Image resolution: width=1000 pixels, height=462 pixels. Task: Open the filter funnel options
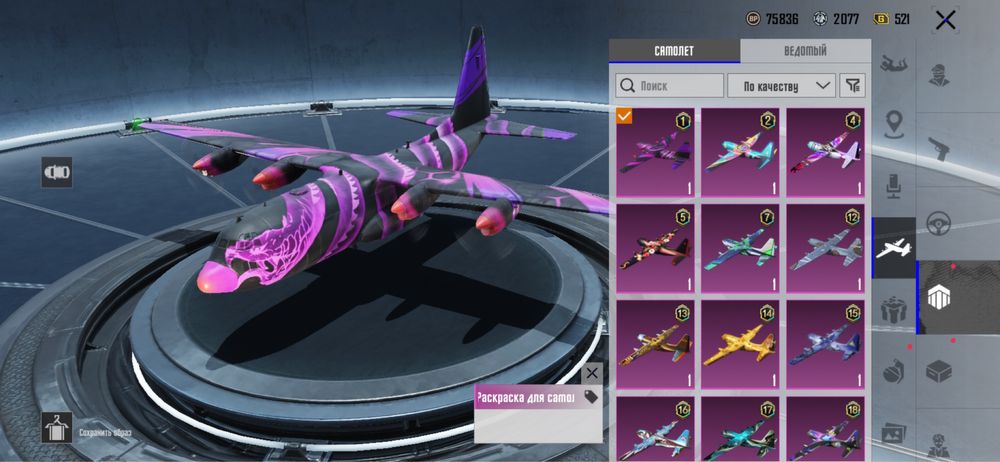852,86
